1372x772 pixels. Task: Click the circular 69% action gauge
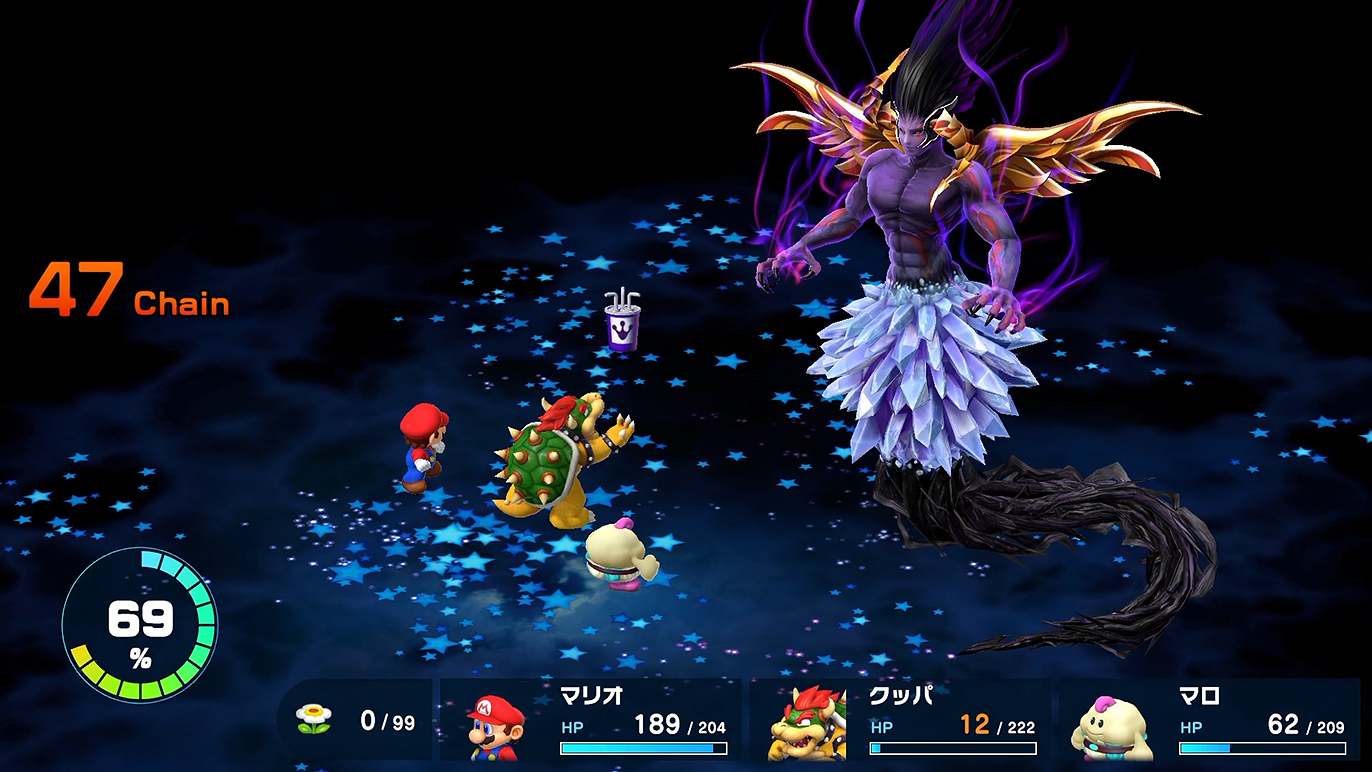(x=139, y=625)
